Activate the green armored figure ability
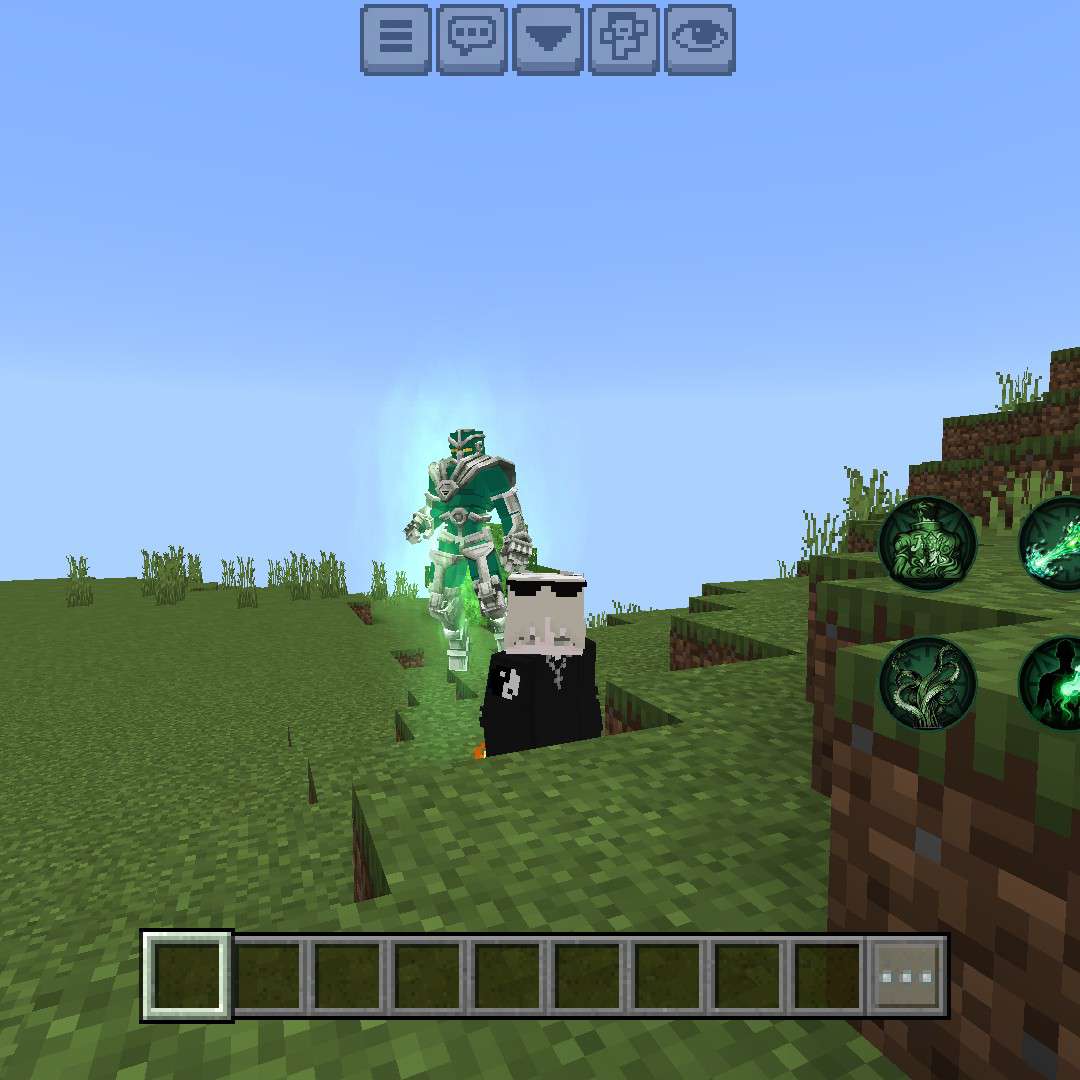The image size is (1080, 1080). [x=927, y=544]
